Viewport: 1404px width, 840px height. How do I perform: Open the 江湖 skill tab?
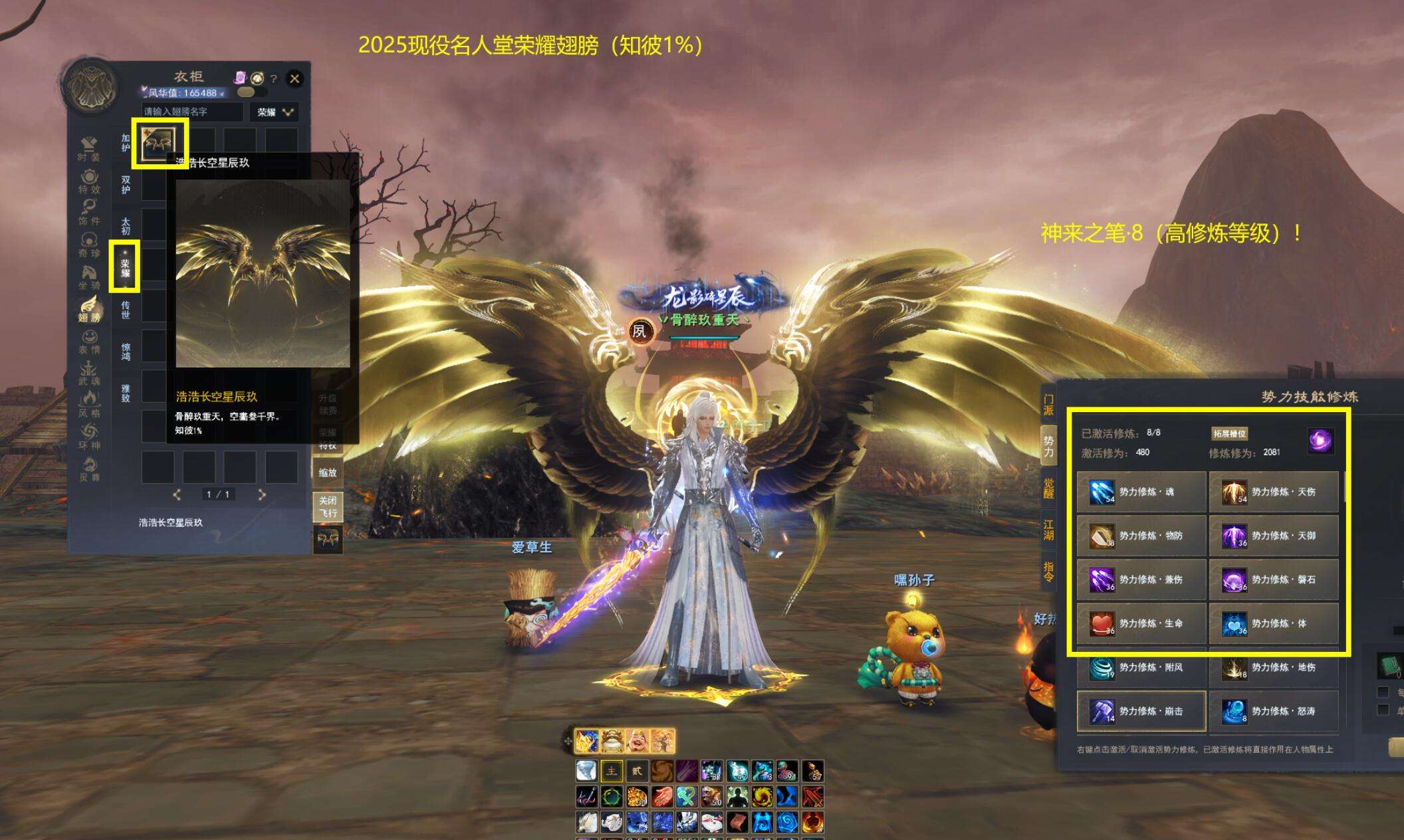1048,530
